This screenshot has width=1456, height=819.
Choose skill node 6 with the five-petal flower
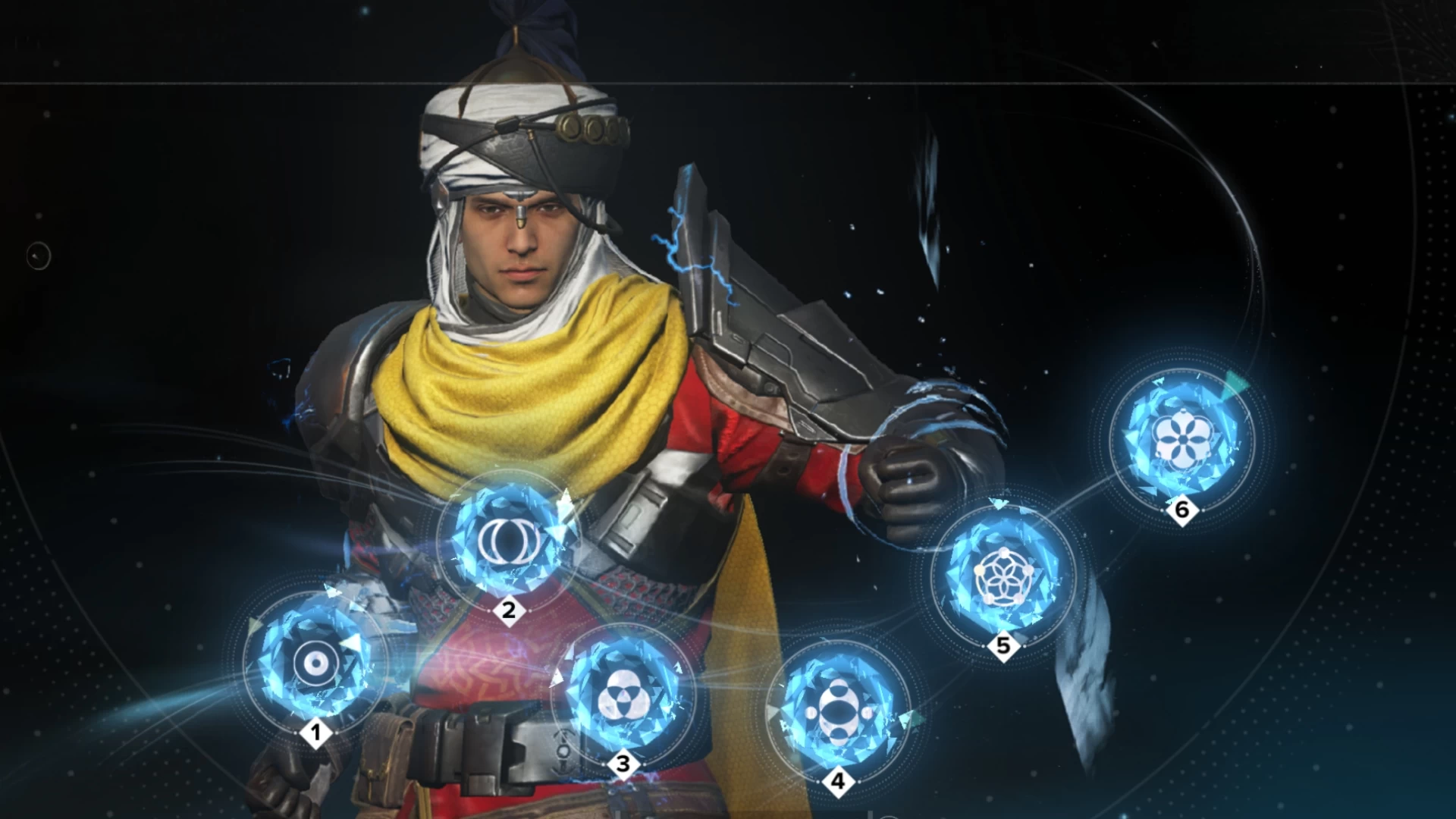click(1181, 440)
